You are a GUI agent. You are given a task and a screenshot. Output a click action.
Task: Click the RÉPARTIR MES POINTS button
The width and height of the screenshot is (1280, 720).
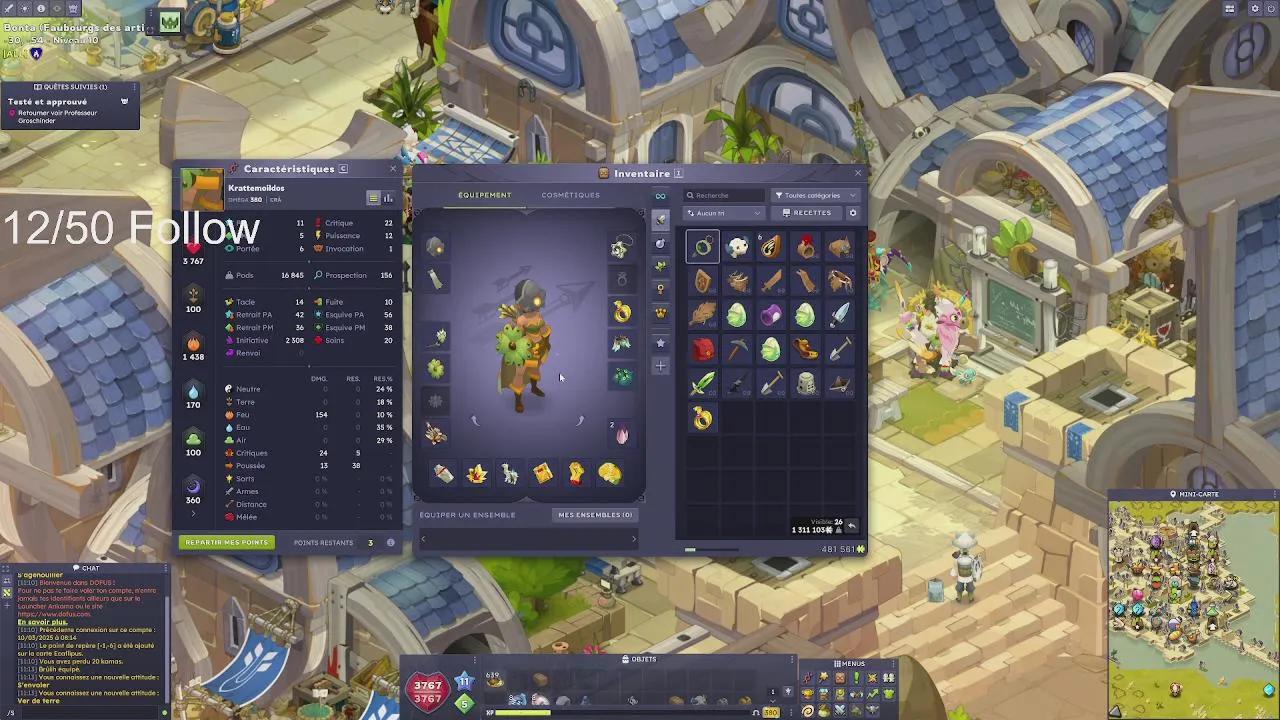226,542
